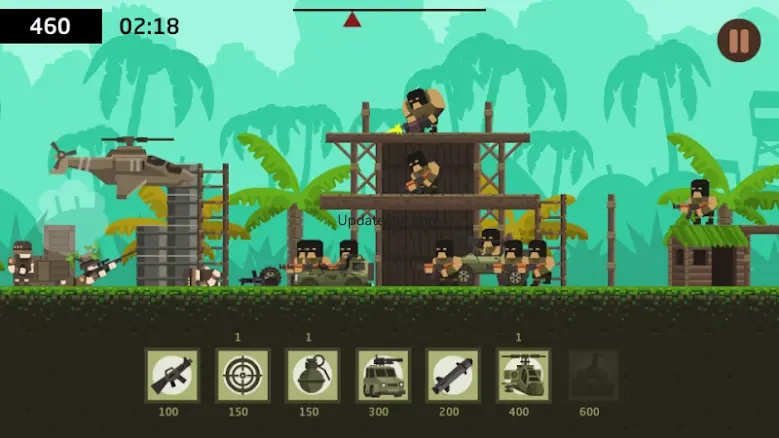Click the greyed-out 600-cost unit slot
779x438 pixels.
click(x=593, y=375)
